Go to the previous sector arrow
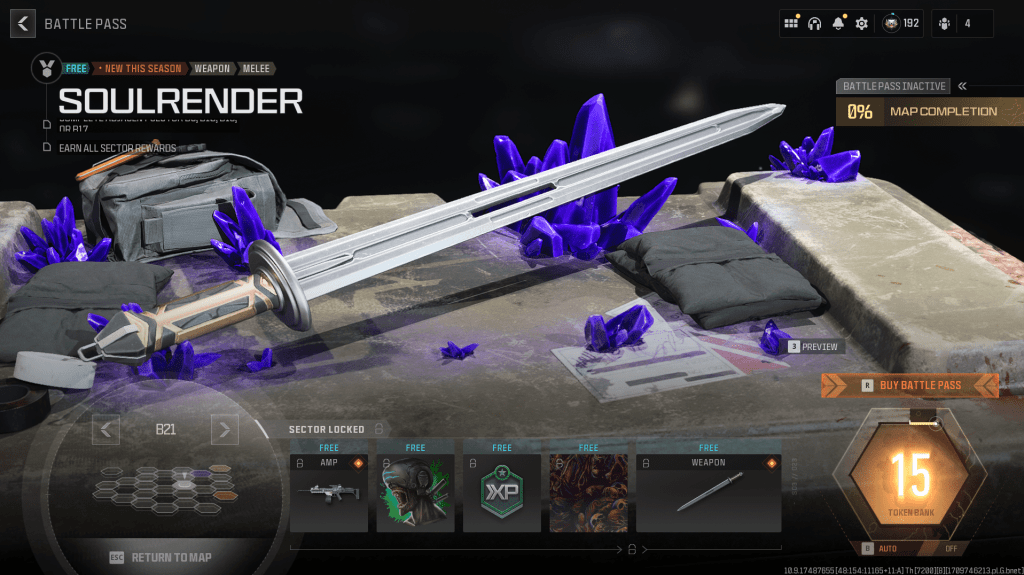This screenshot has height=575, width=1024. (x=106, y=430)
